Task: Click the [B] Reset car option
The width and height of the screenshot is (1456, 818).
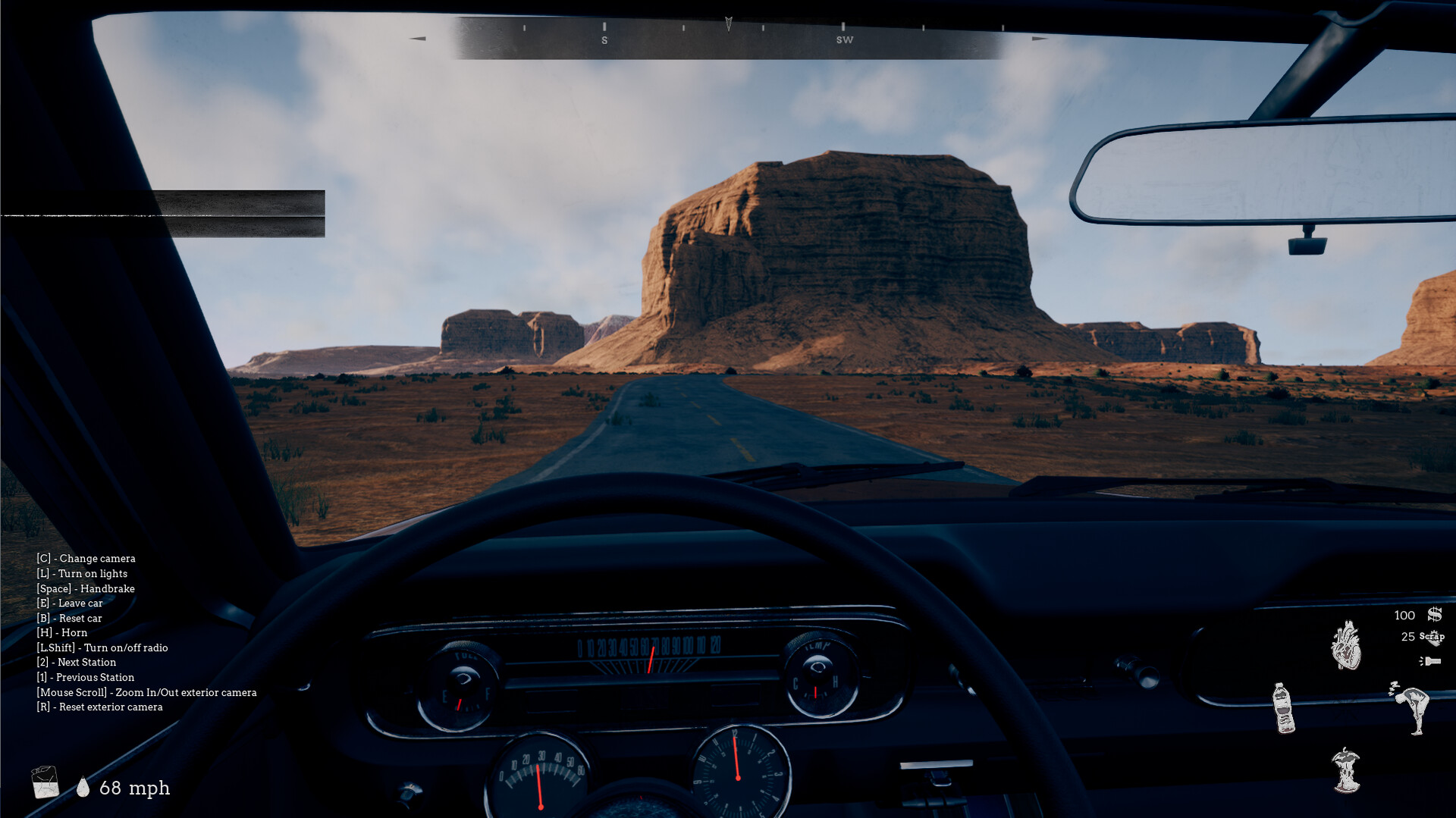Action: pyautogui.click(x=70, y=618)
